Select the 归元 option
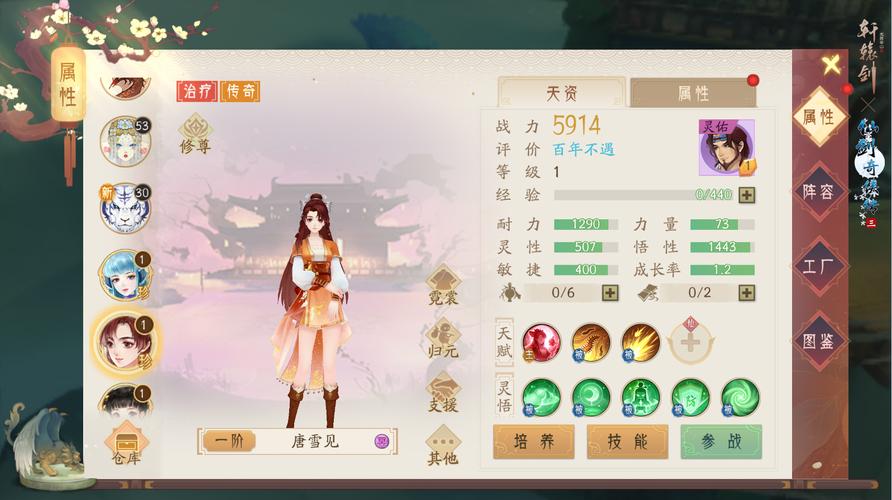Viewport: 892px width, 500px height. (443, 338)
